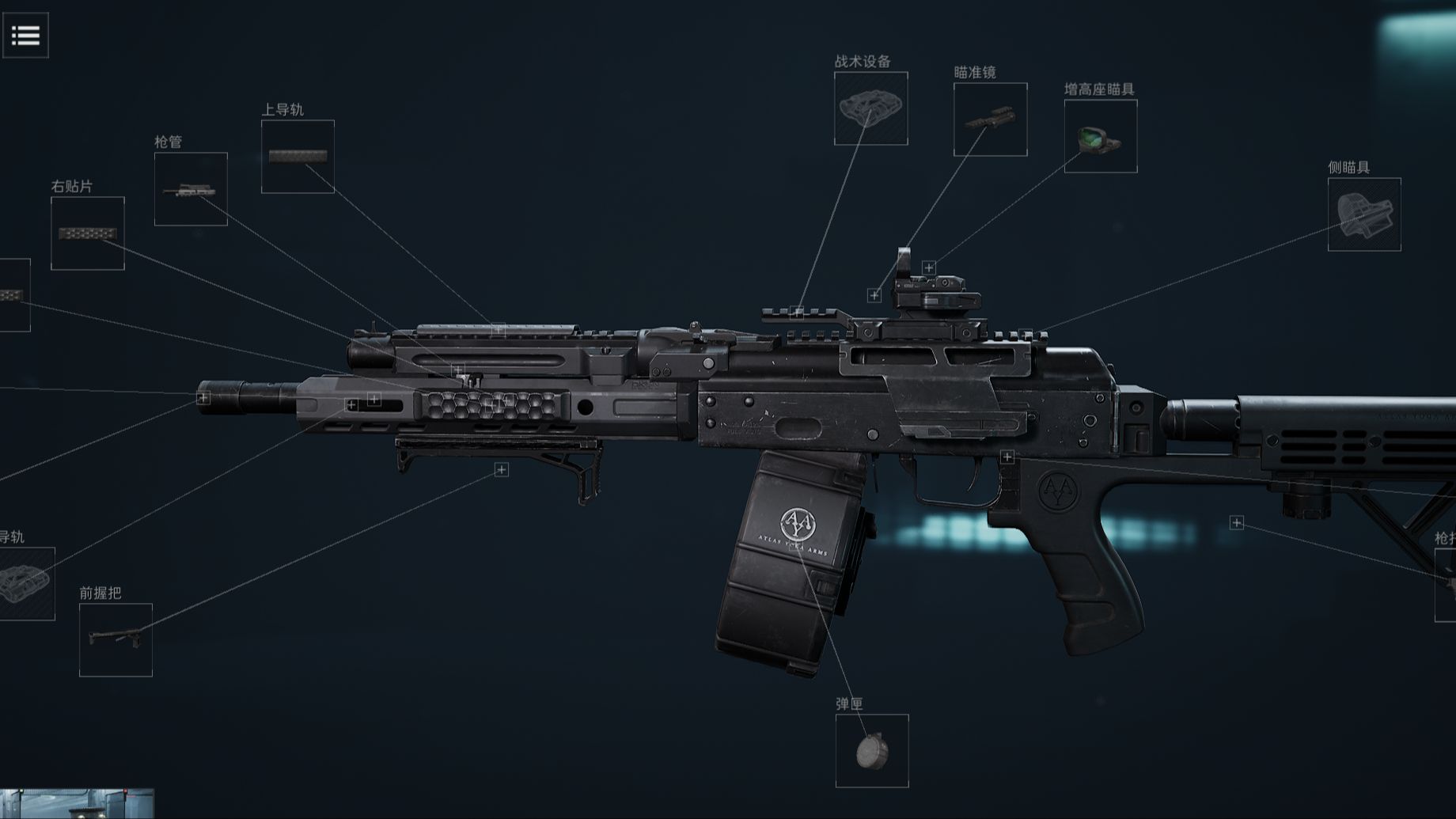1456x819 pixels.
Task: Click the scene thumbnail preview
Action: coord(77,803)
